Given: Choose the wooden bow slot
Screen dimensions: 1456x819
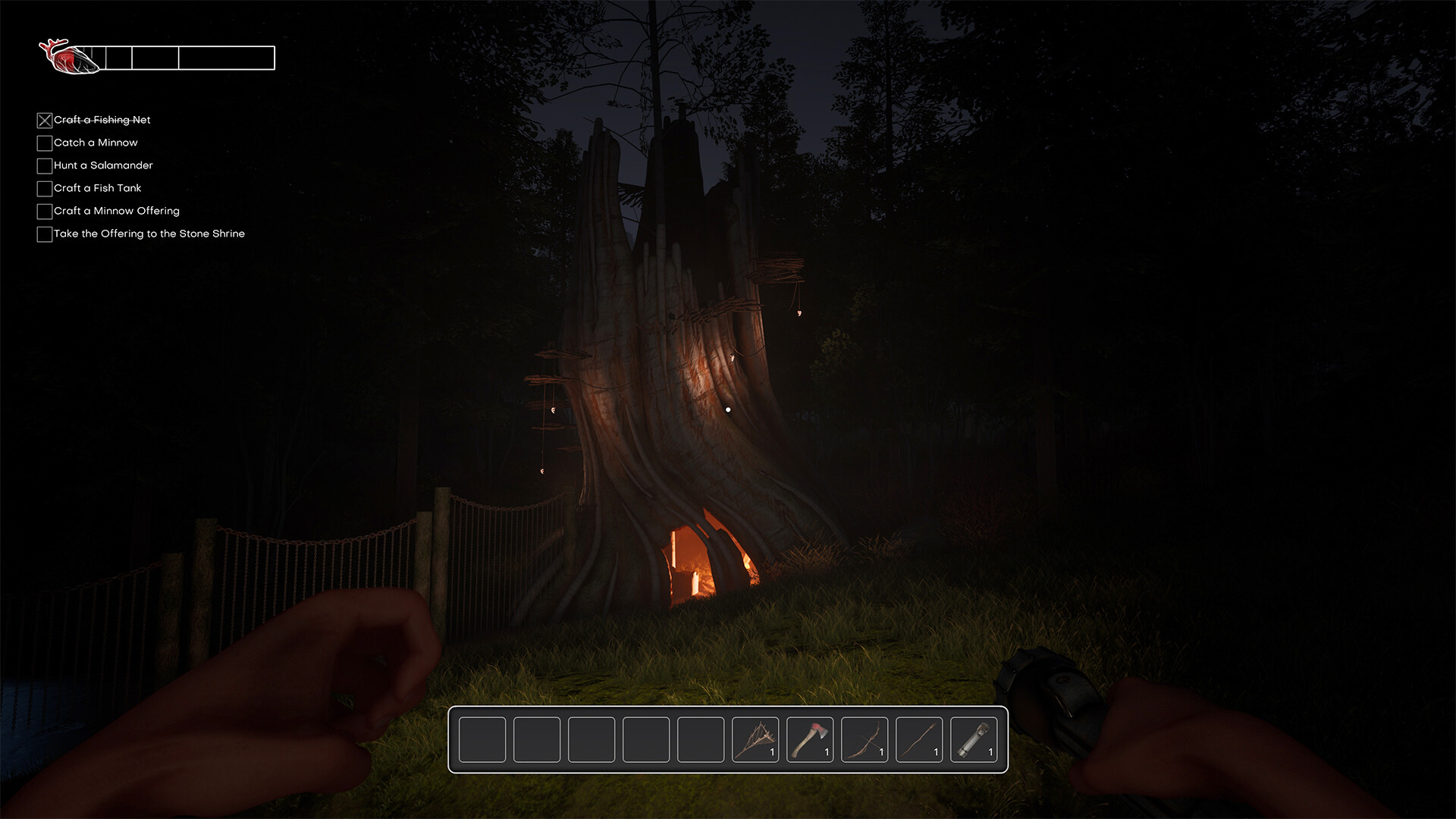Looking at the screenshot, I should [864, 739].
